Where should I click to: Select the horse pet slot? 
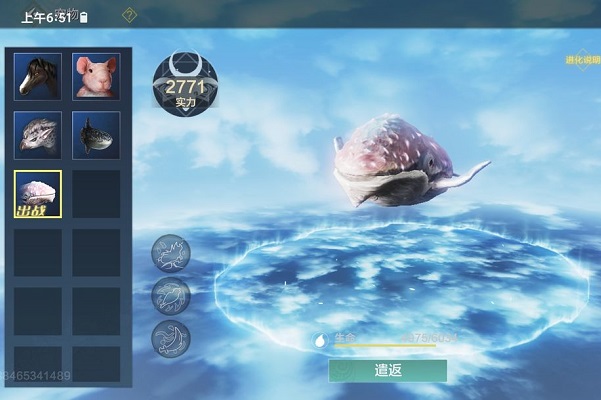[x=38, y=76]
